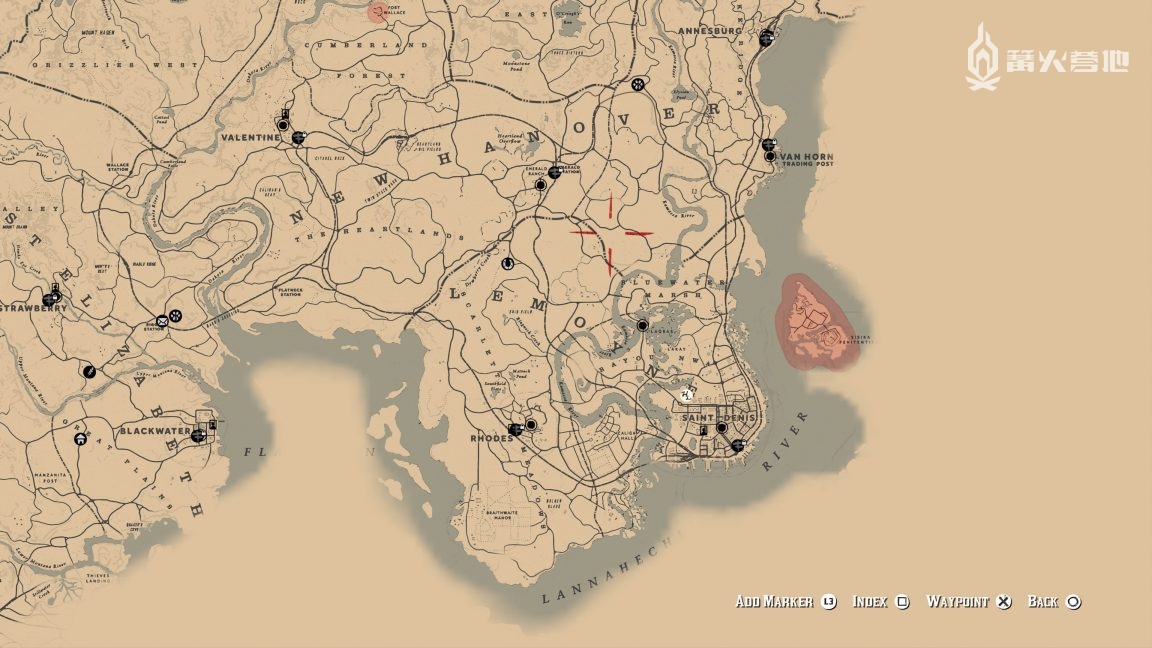Image resolution: width=1152 pixels, height=648 pixels.
Task: Pick the Emerald Station train marker
Action: [554, 172]
